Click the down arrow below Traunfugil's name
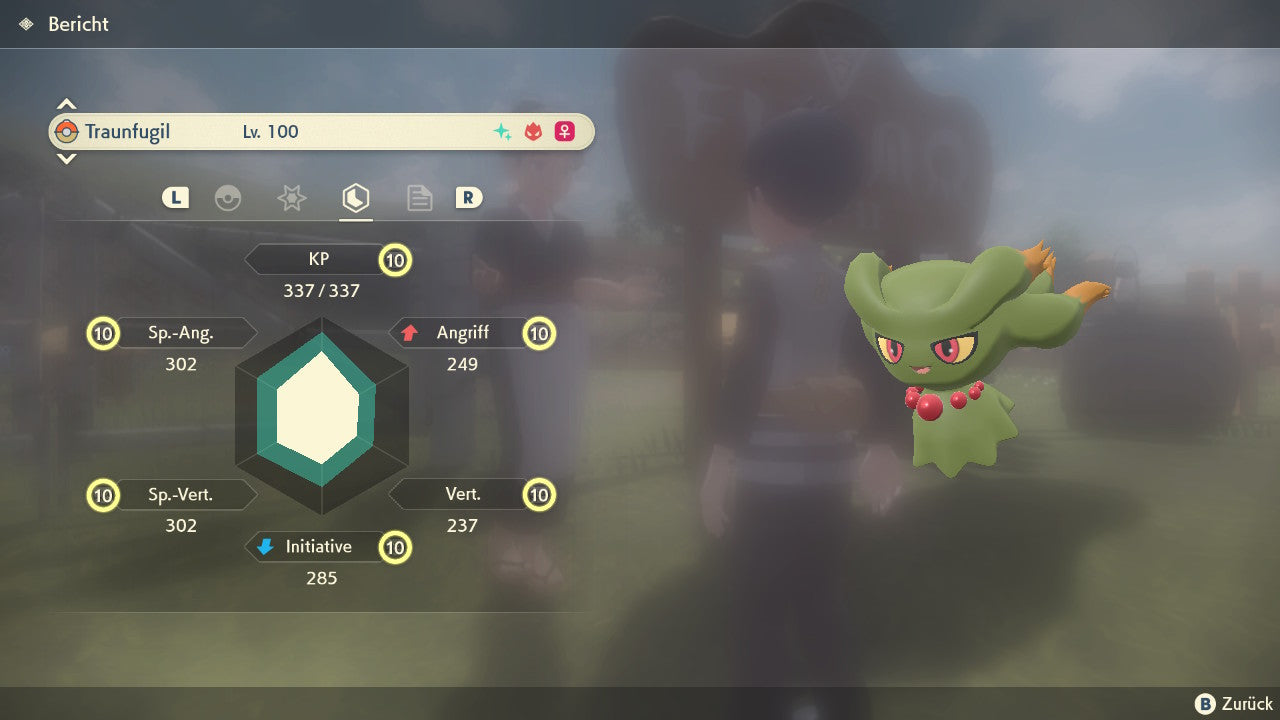 [66, 158]
